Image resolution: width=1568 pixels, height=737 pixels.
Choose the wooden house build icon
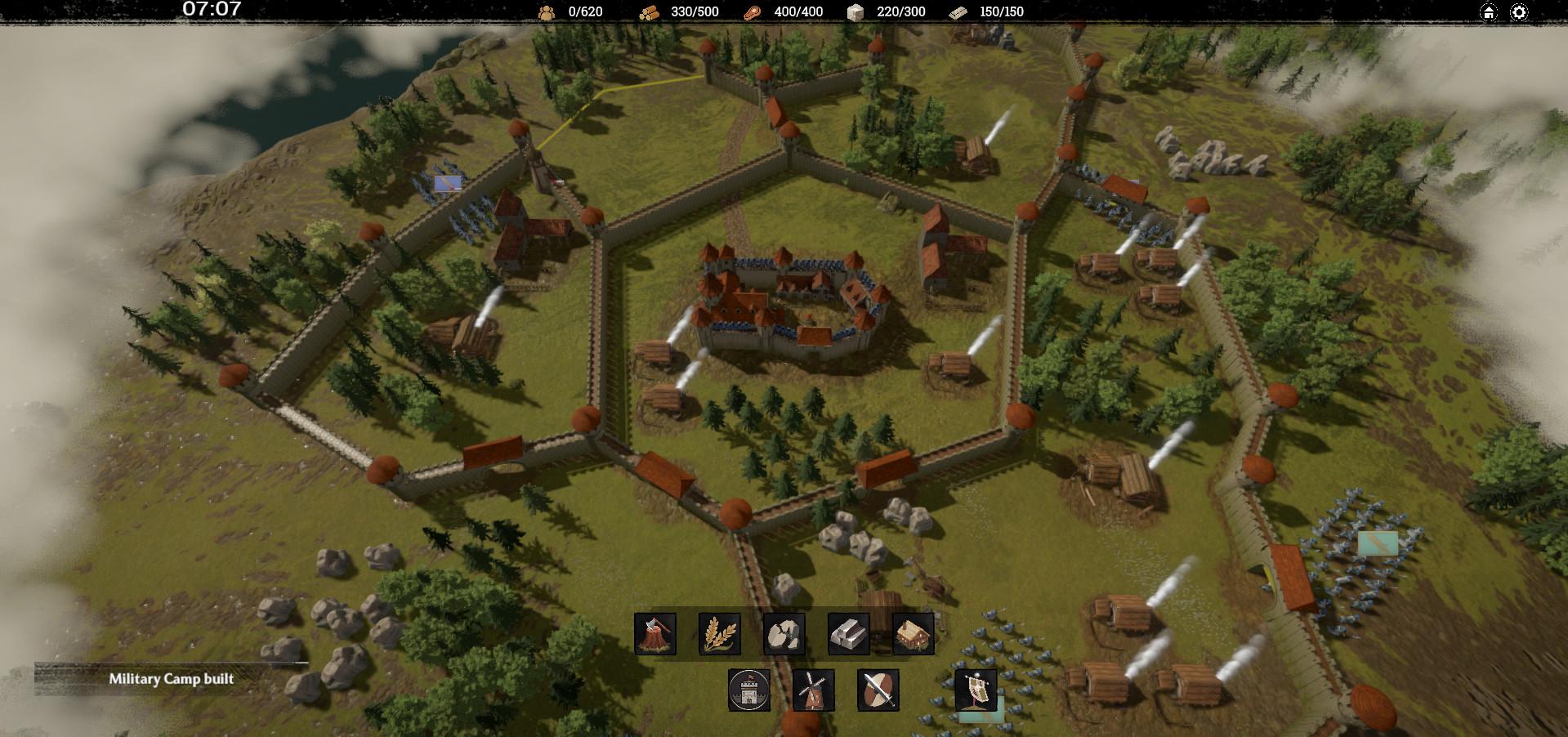tap(914, 634)
